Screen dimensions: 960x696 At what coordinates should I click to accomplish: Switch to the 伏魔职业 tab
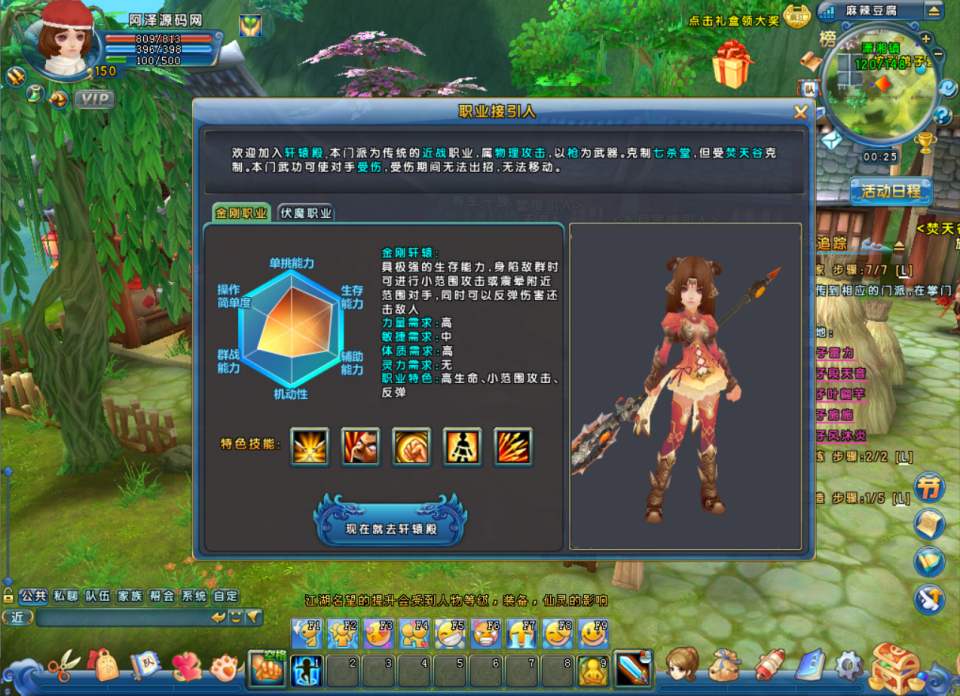coord(306,212)
